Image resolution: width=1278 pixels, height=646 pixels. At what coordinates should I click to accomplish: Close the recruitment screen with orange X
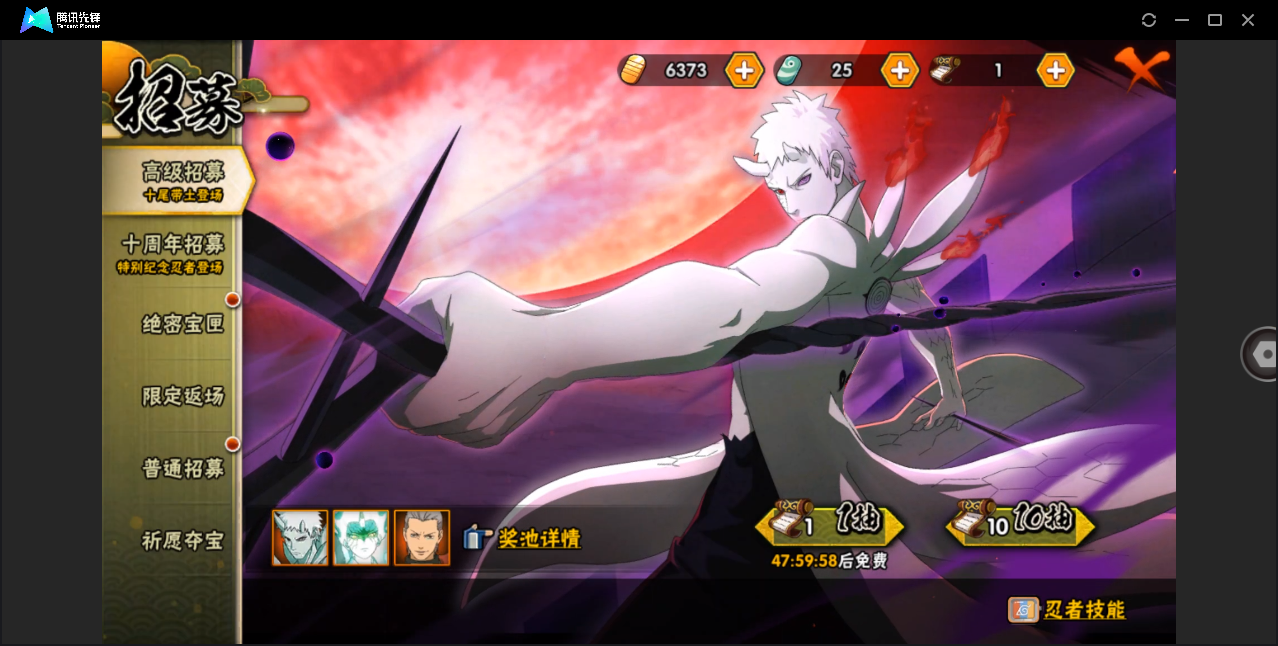click(1141, 69)
